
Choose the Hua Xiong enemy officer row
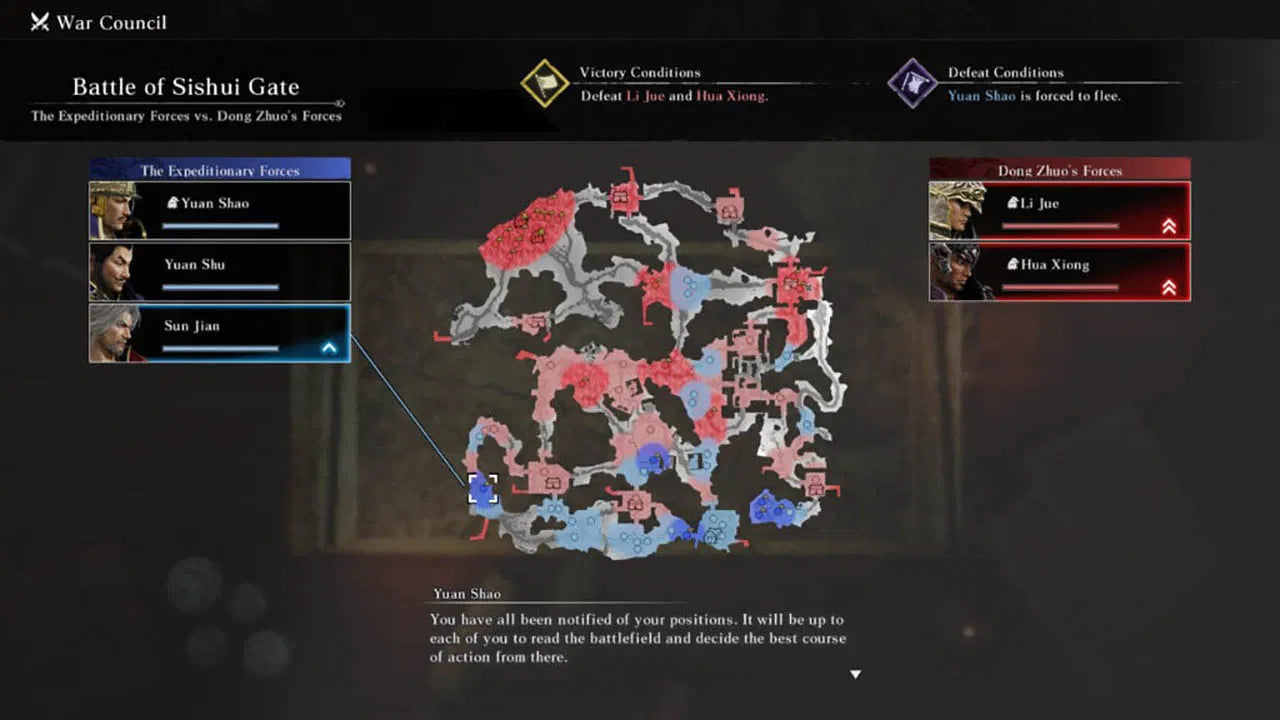coord(1060,272)
